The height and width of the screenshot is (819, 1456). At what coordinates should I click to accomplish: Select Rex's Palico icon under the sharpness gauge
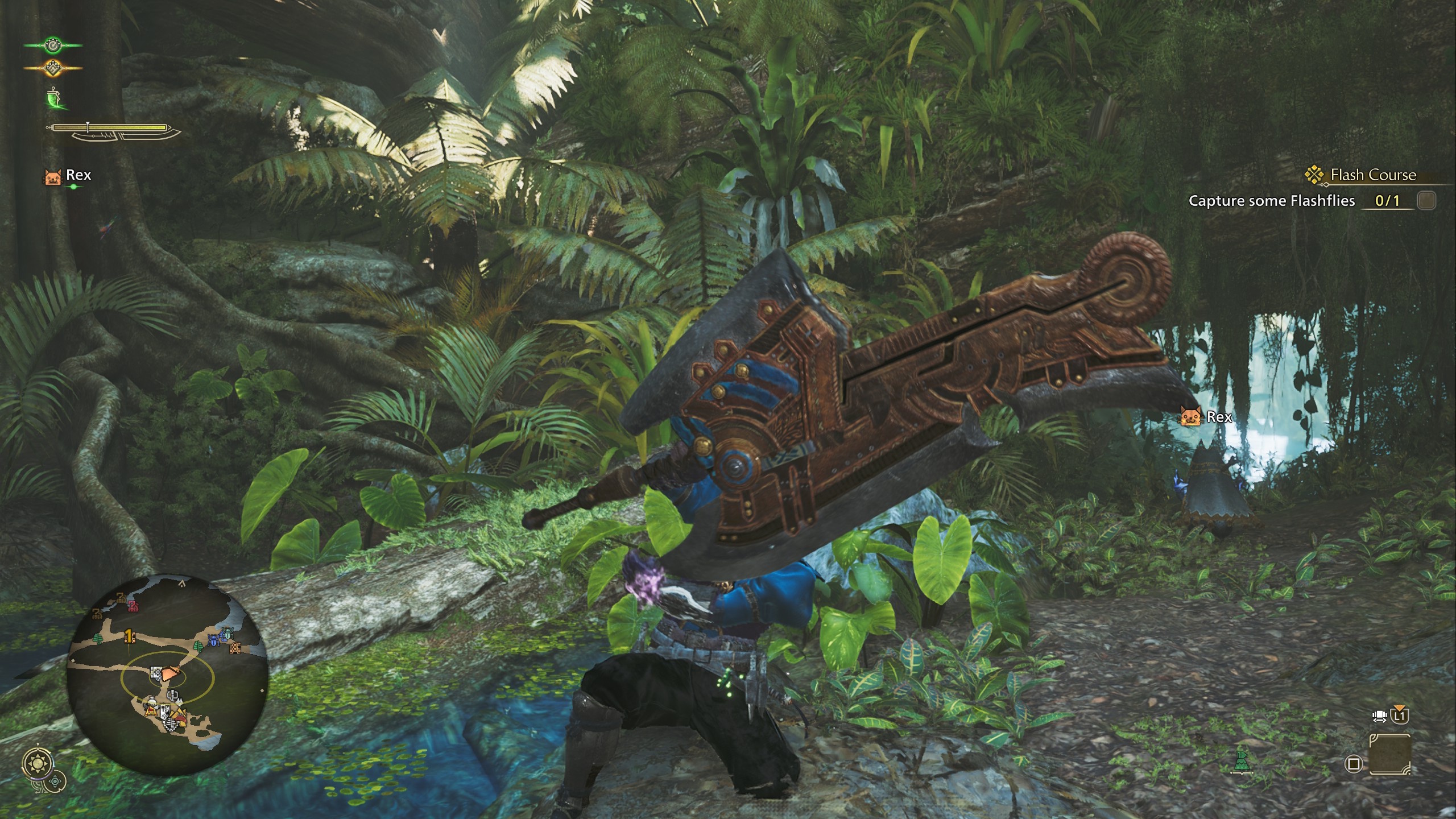pyautogui.click(x=53, y=176)
